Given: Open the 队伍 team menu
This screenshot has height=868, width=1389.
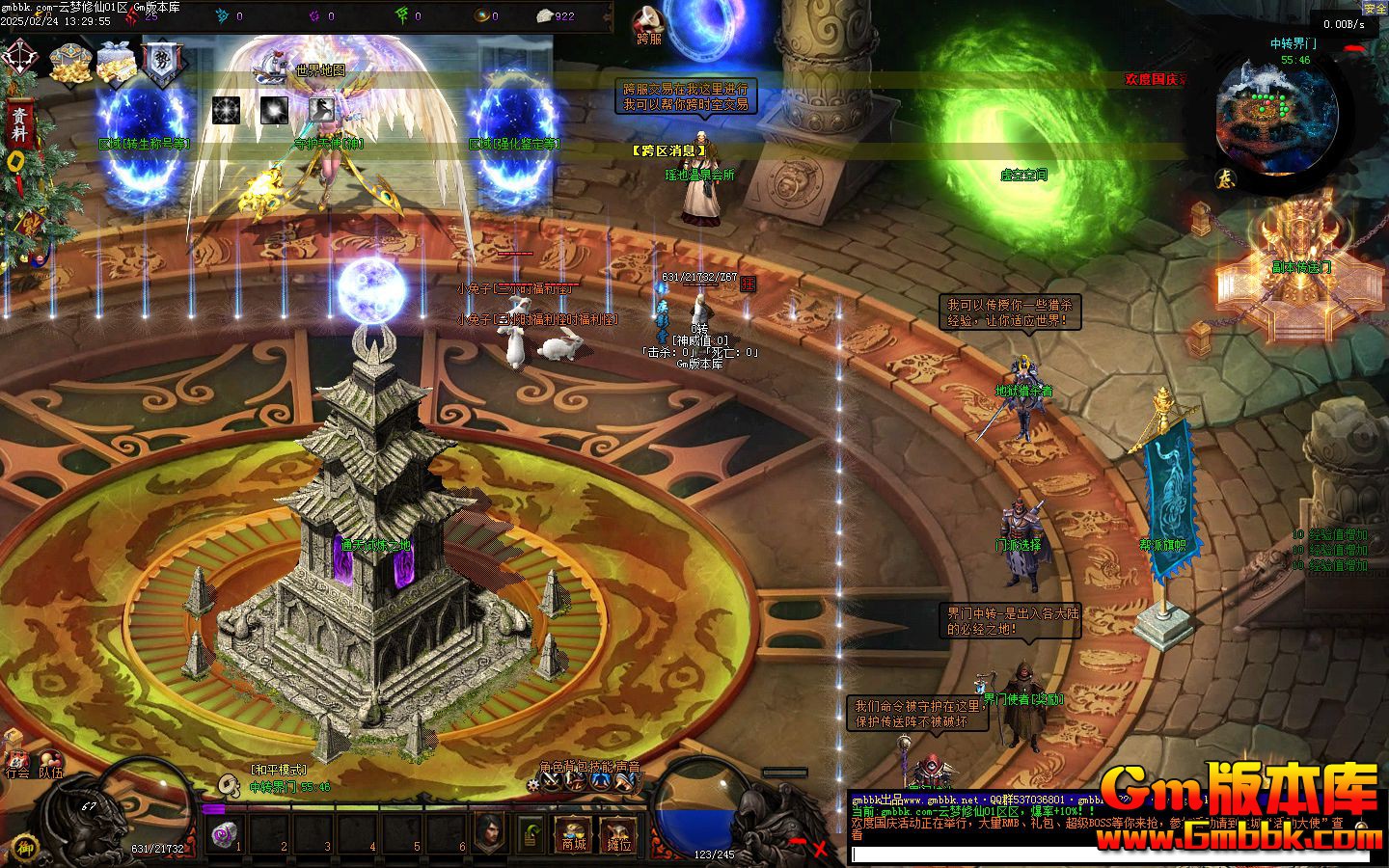Looking at the screenshot, I should tap(50, 761).
